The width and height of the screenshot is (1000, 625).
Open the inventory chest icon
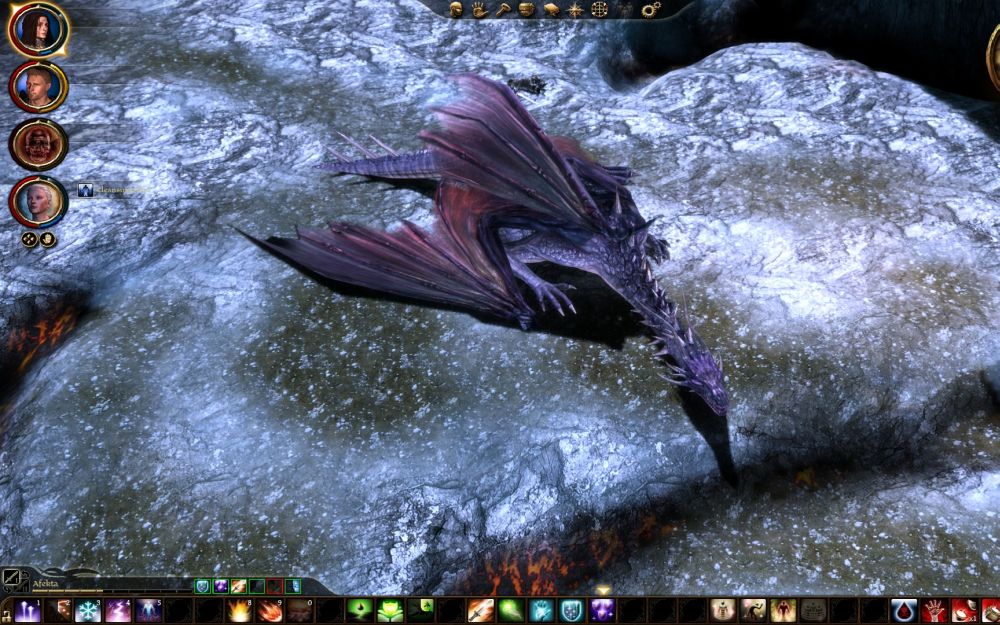tap(527, 9)
